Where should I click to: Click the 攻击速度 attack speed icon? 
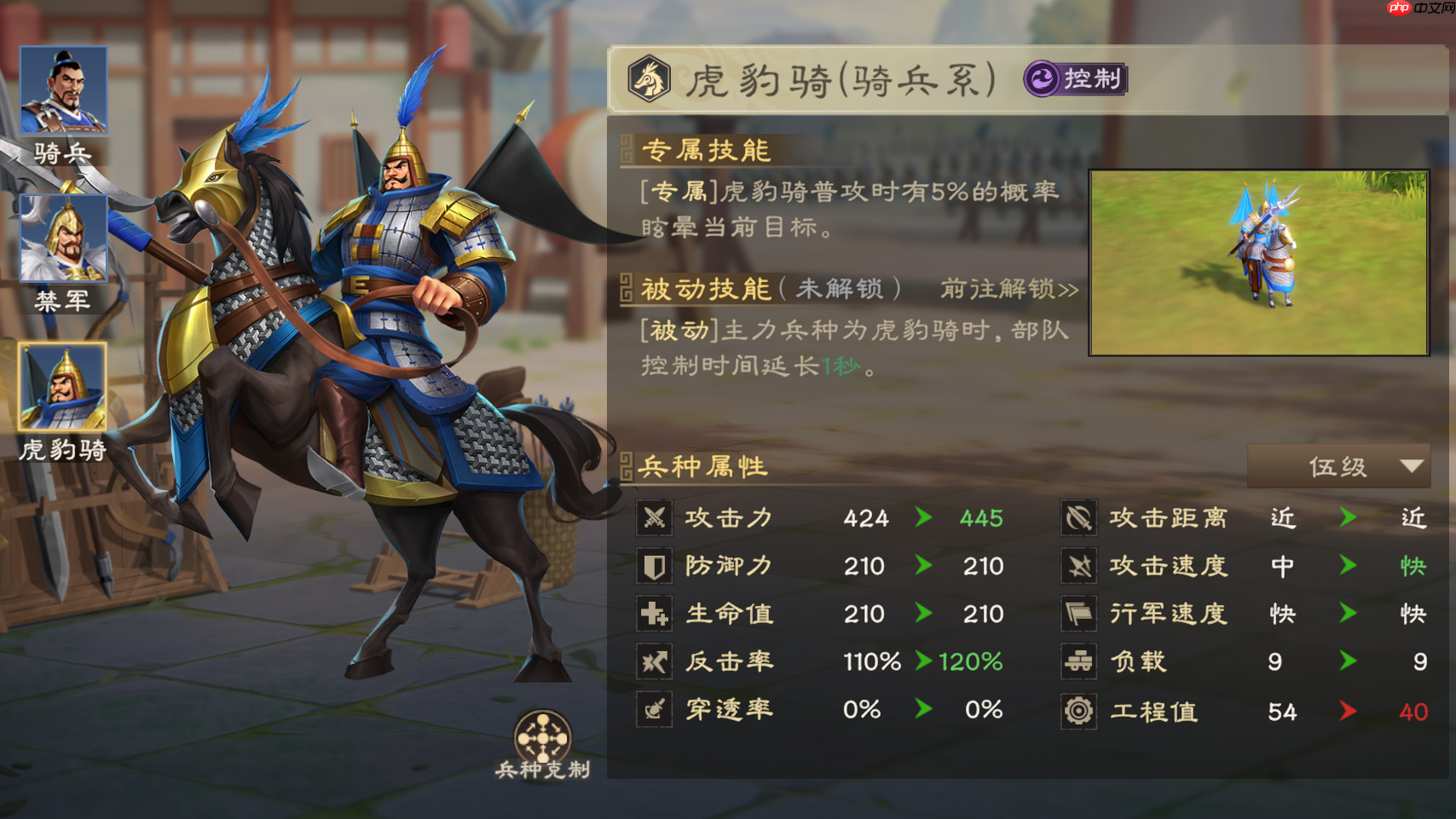coord(1078,565)
